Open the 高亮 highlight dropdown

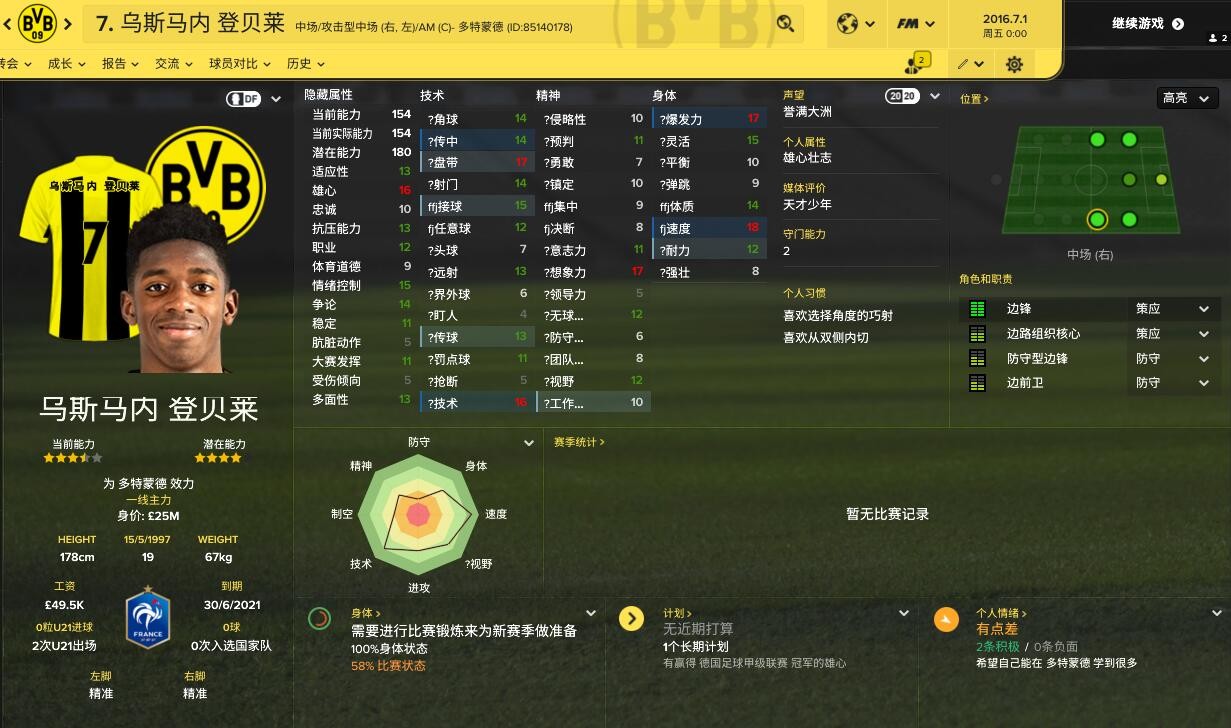[x=1187, y=98]
